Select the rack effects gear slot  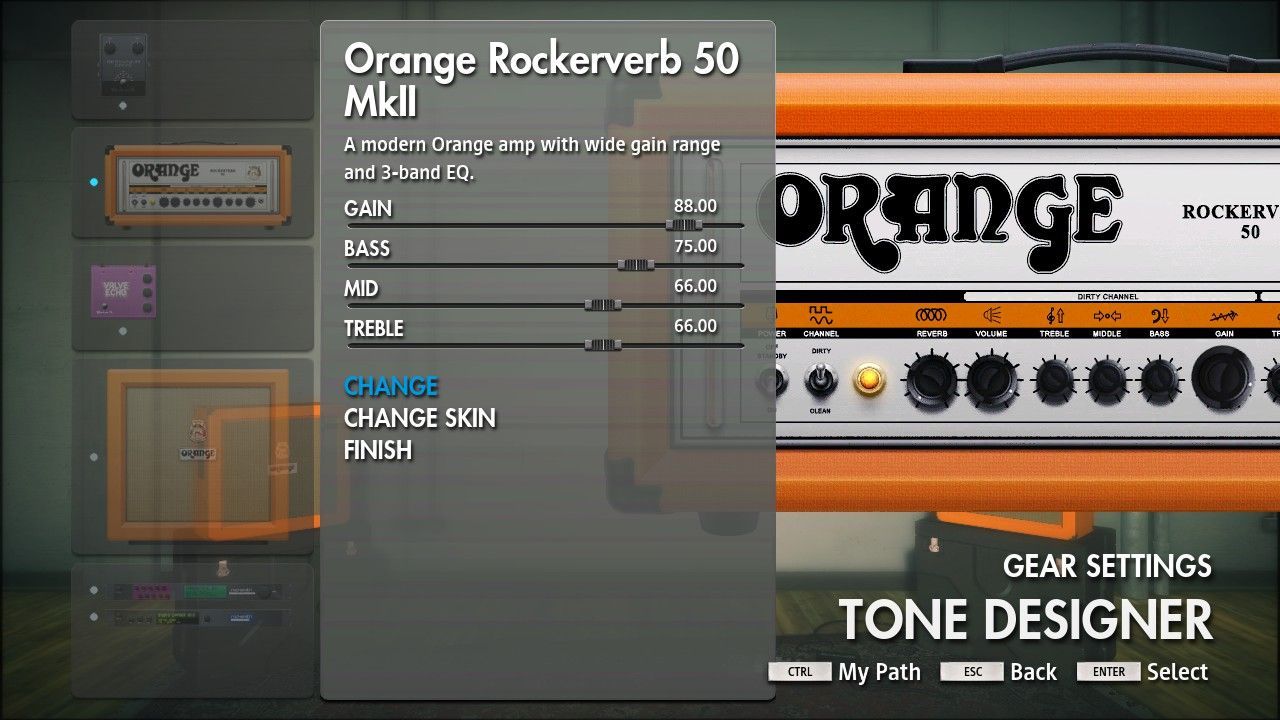point(192,606)
